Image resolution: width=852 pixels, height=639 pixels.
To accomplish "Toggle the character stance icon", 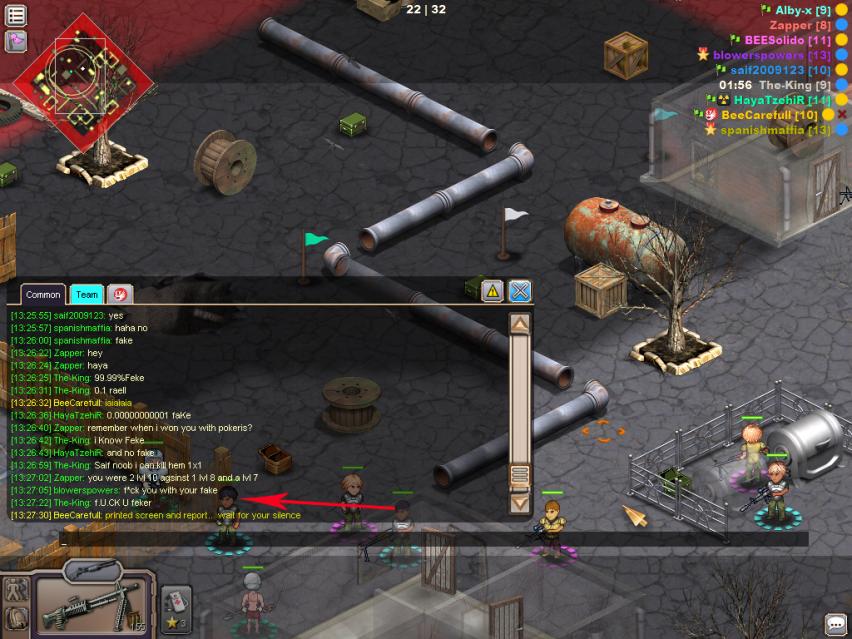I will (x=16, y=590).
